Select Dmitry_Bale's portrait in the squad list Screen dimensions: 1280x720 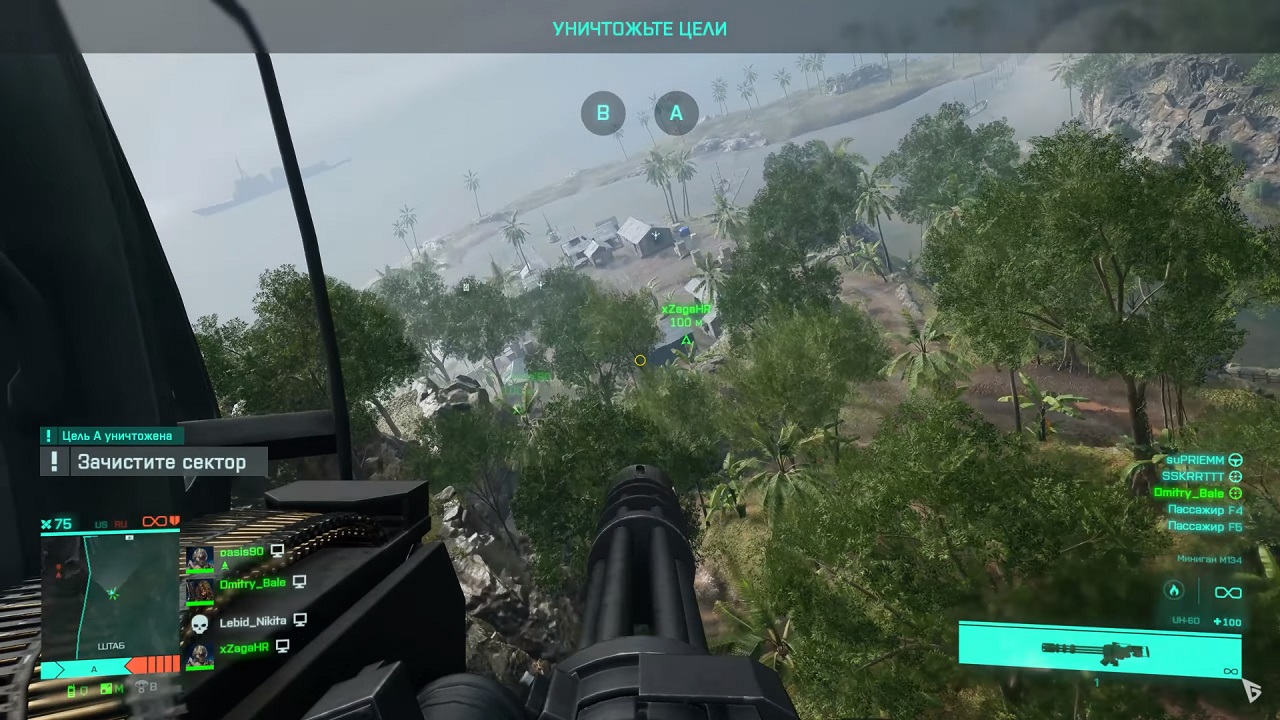tap(199, 590)
